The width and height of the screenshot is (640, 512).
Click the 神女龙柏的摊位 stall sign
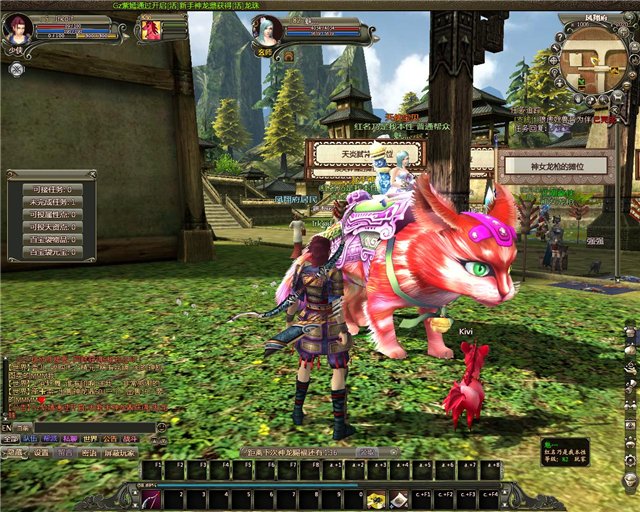pos(556,166)
